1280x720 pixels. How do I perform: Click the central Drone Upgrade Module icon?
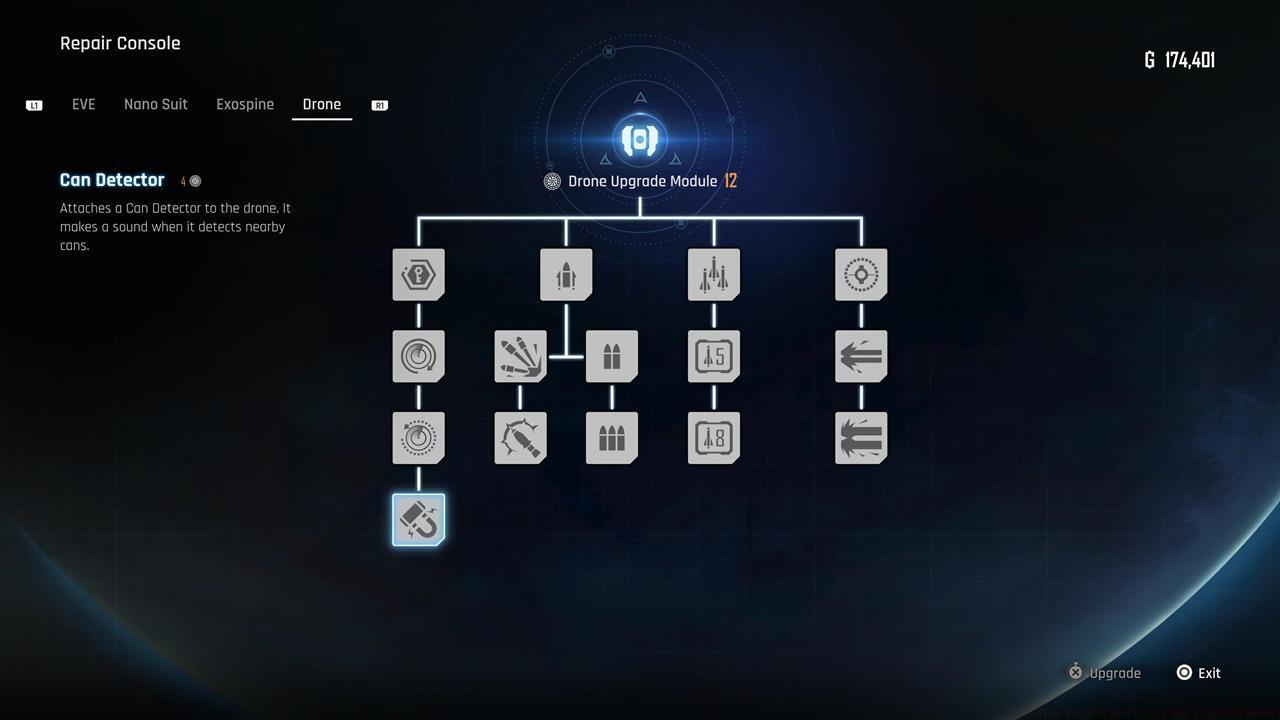coord(638,140)
